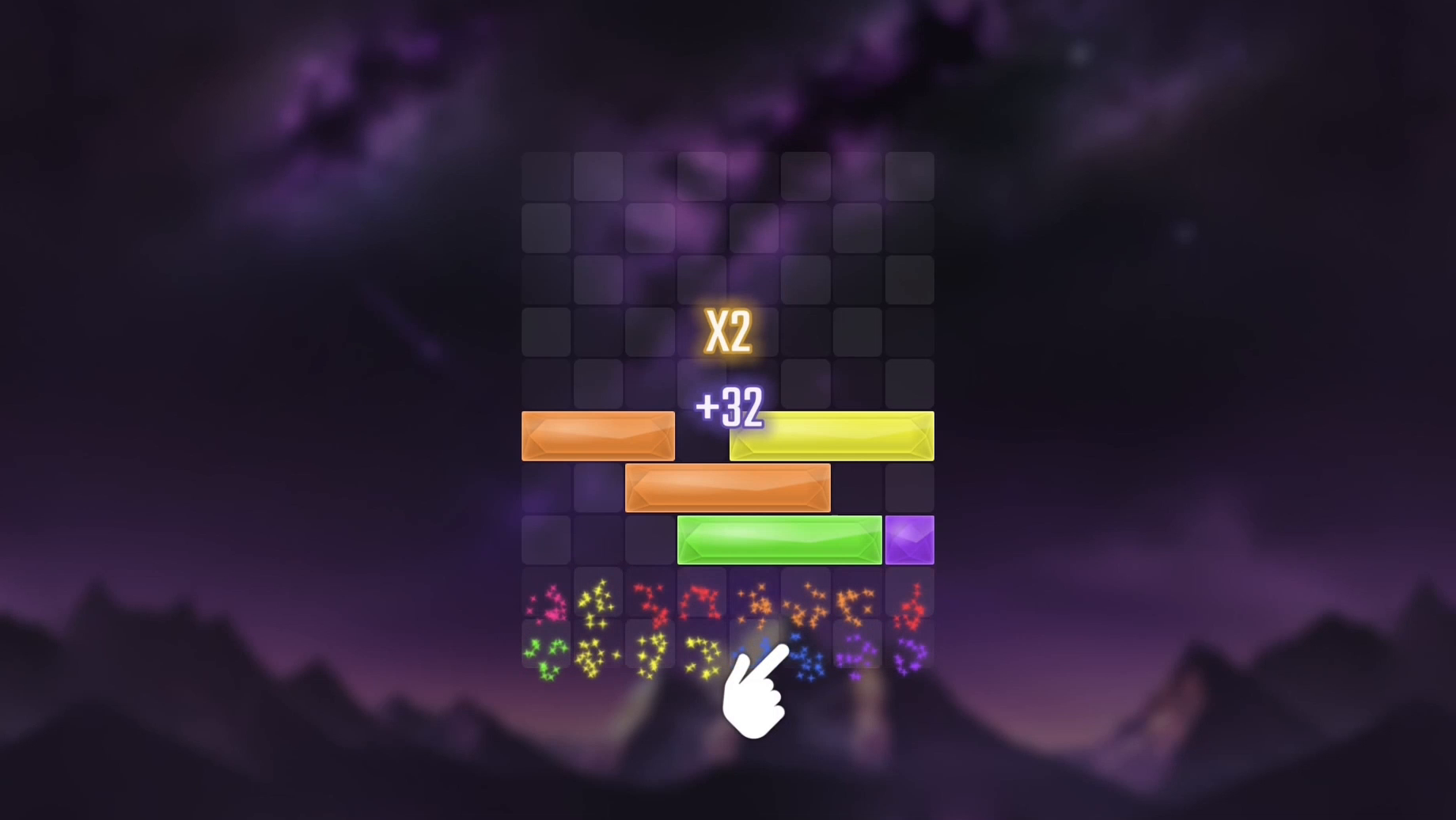This screenshot has width=1456, height=820.
Task: Tap the purple gem square
Action: [x=908, y=539]
